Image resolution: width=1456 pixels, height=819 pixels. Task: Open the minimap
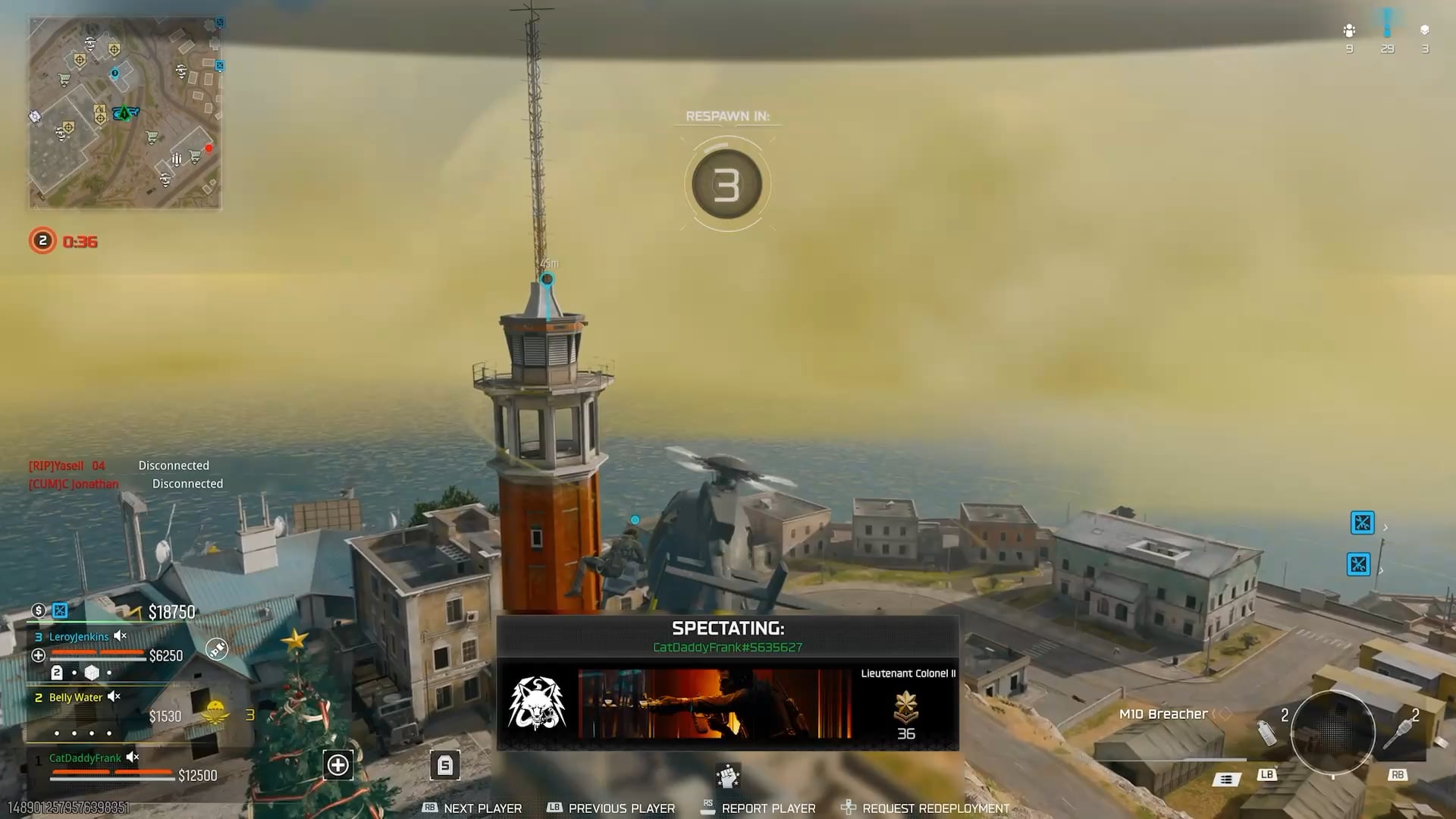(125, 113)
